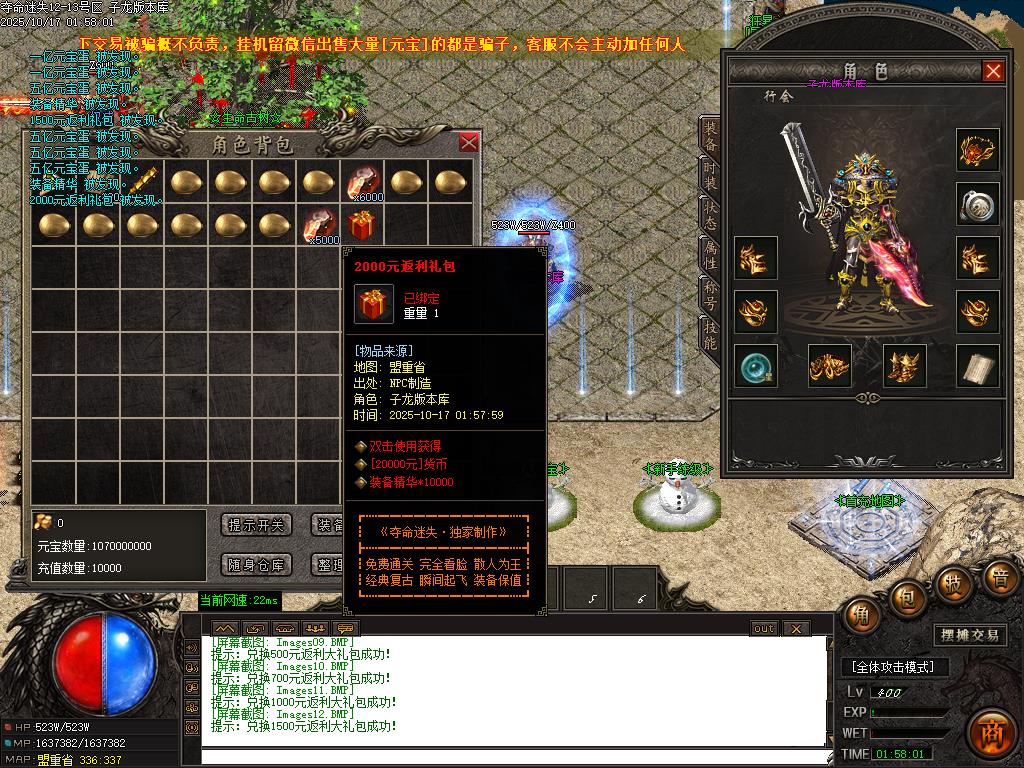Image resolution: width=1024 pixels, height=768 pixels.
Task: Click the 角 character round button
Action: (861, 614)
